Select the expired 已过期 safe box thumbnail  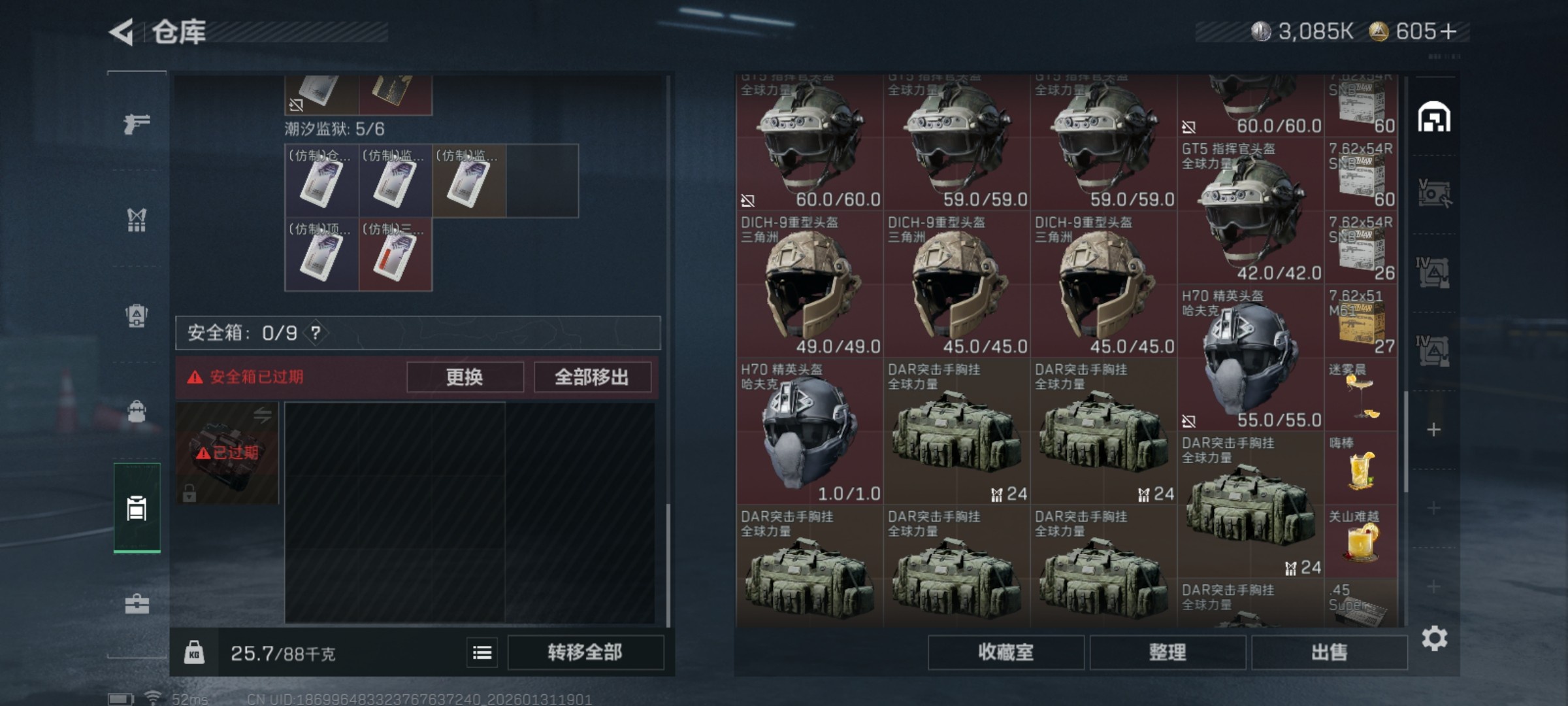coord(227,452)
